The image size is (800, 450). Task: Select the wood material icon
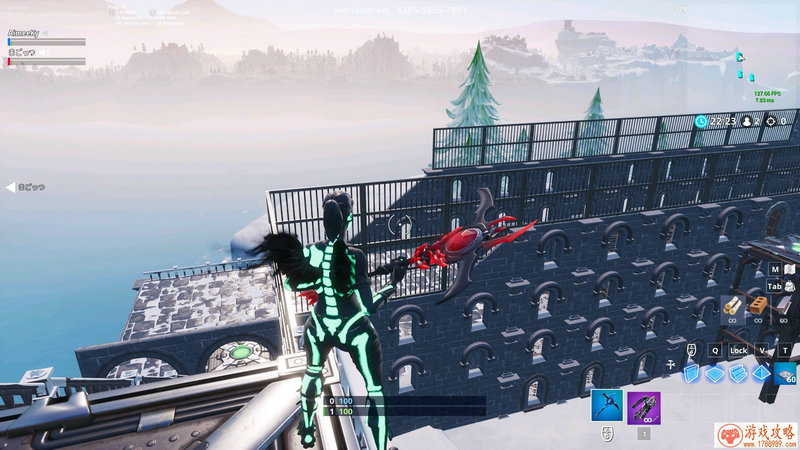731,305
